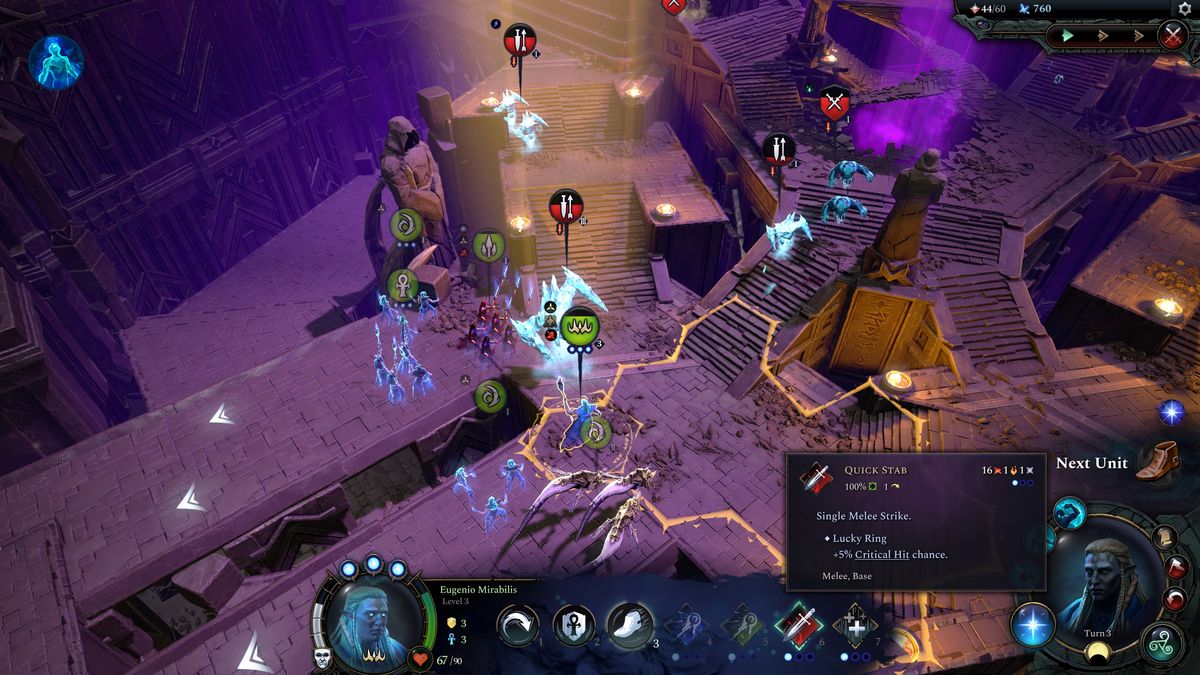
Task: Click the blue star orb at screen edge
Action: [1171, 411]
